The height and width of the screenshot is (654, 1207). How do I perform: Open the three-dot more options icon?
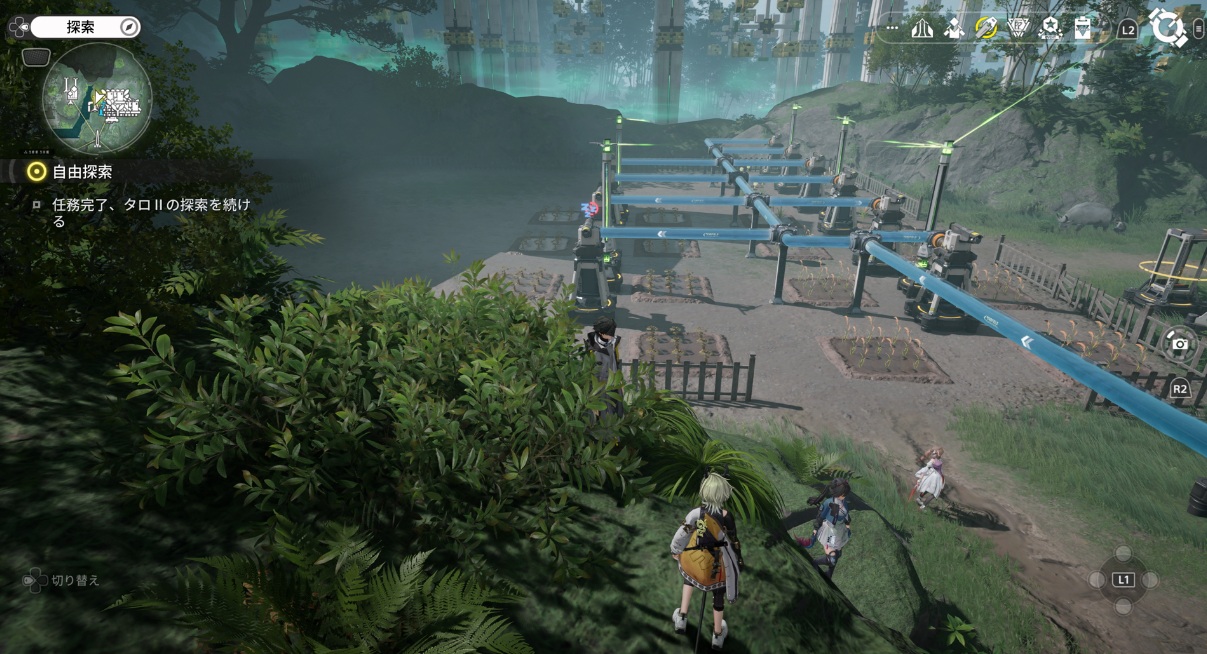(x=892, y=28)
